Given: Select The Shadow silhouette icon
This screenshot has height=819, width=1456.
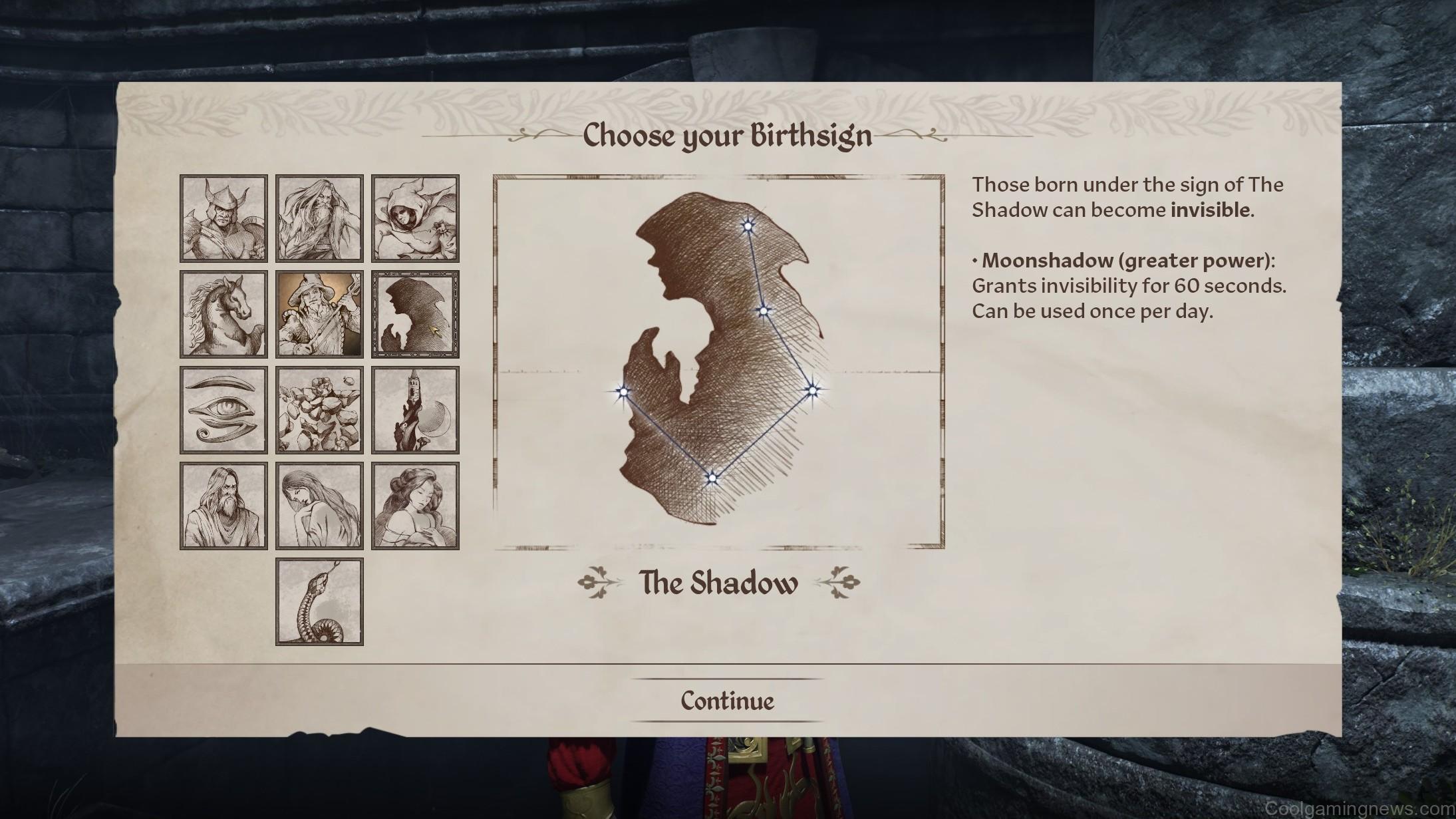Looking at the screenshot, I should (x=416, y=314).
